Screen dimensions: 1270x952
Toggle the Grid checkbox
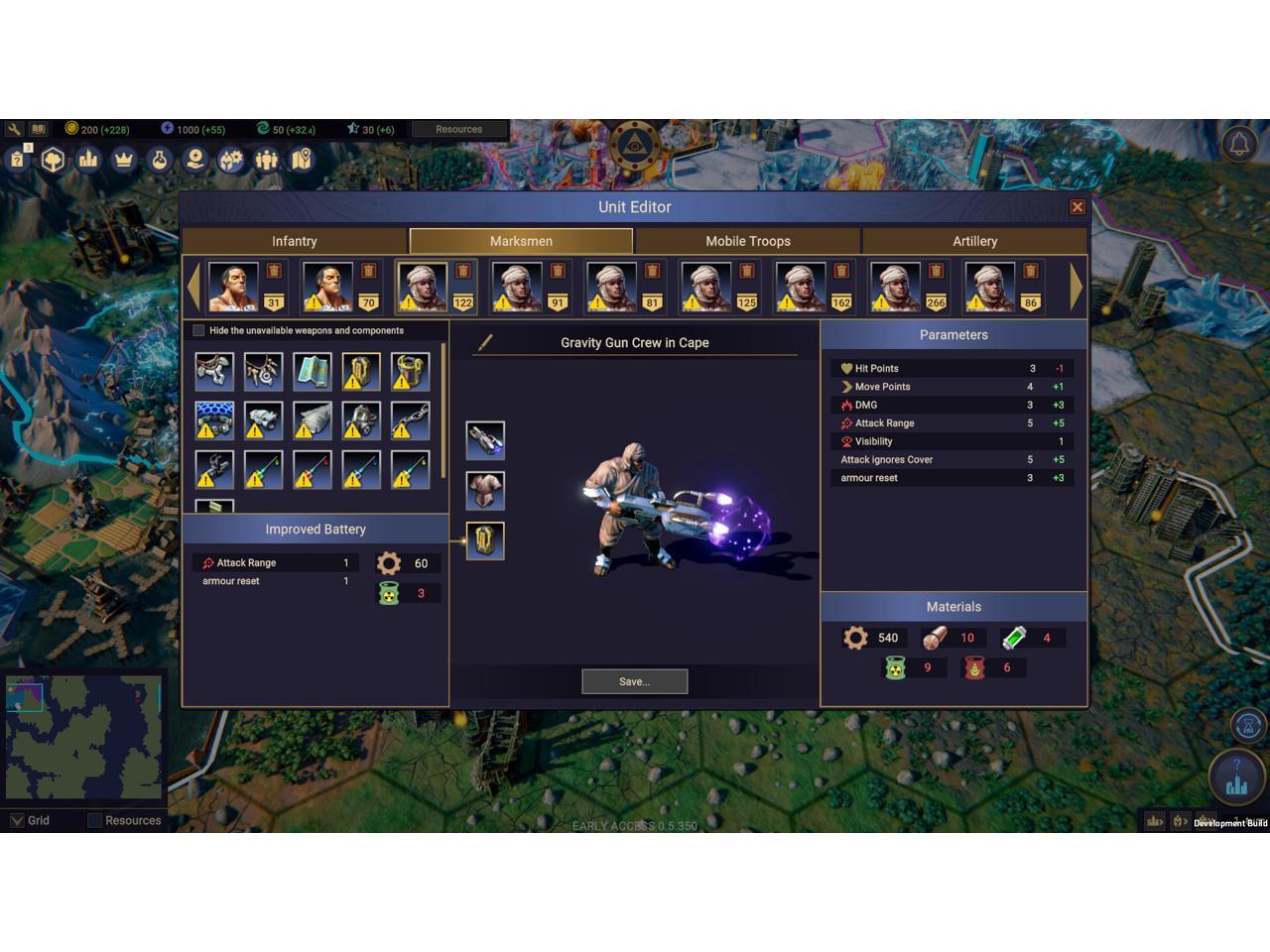click(x=17, y=820)
